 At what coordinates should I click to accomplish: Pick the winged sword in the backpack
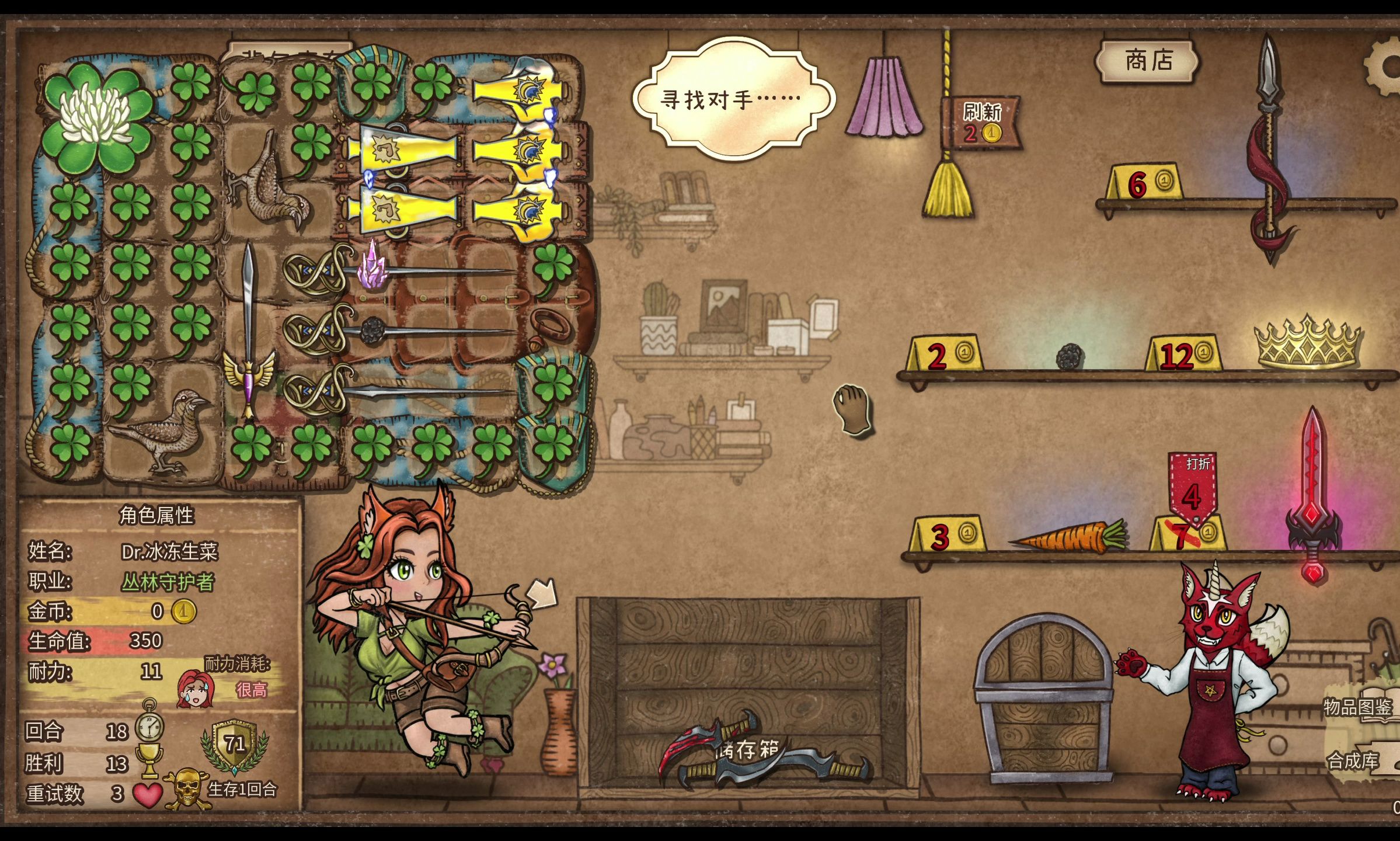click(x=249, y=333)
